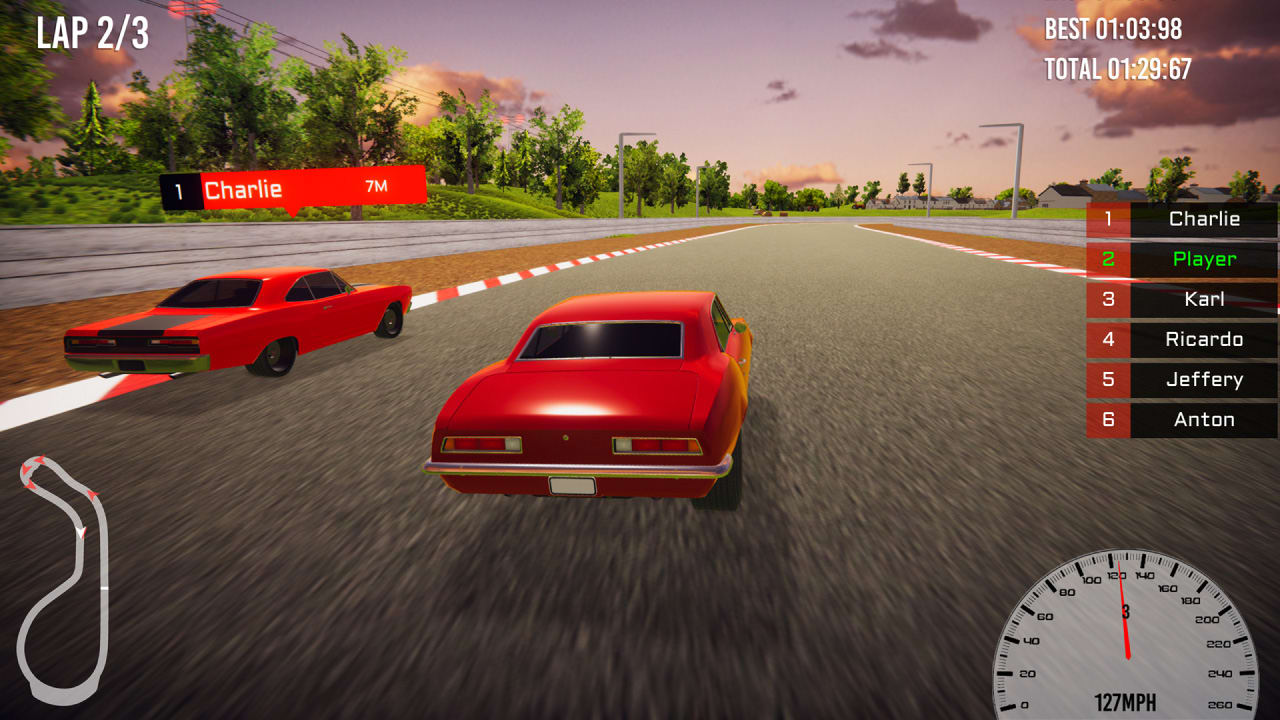Click position number 6 in standings

click(x=1109, y=419)
